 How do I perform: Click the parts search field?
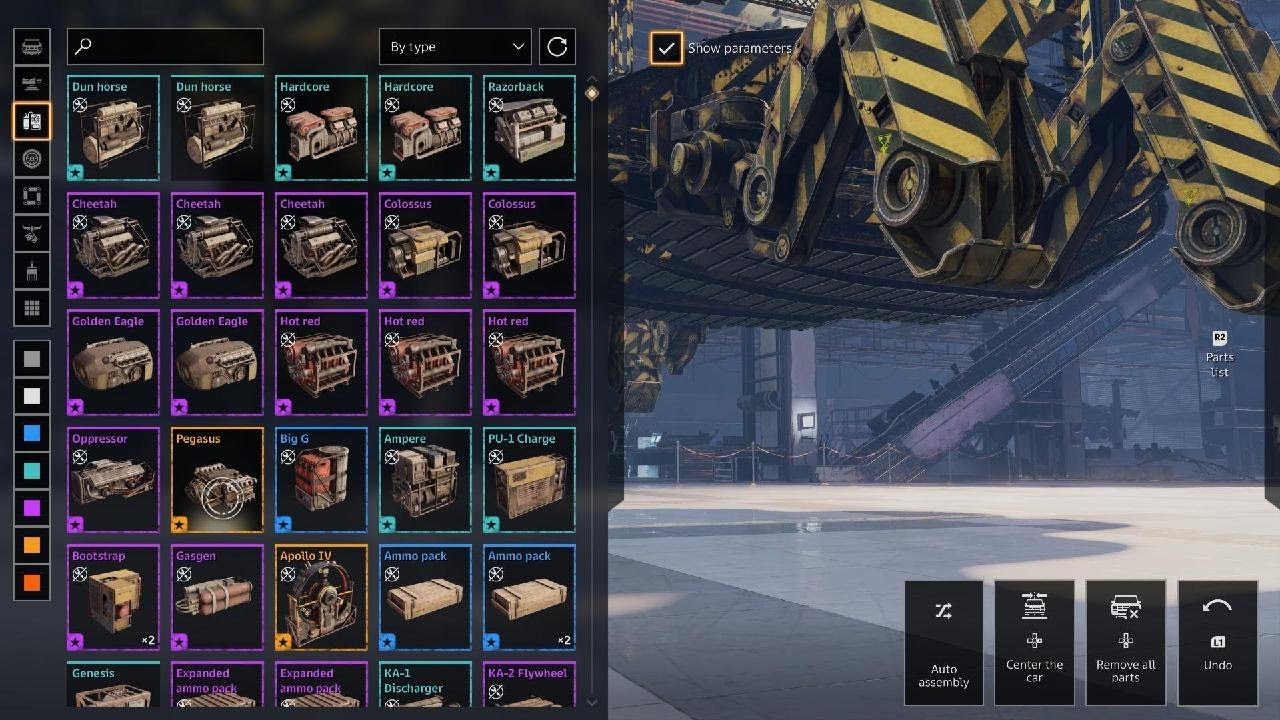coord(165,47)
